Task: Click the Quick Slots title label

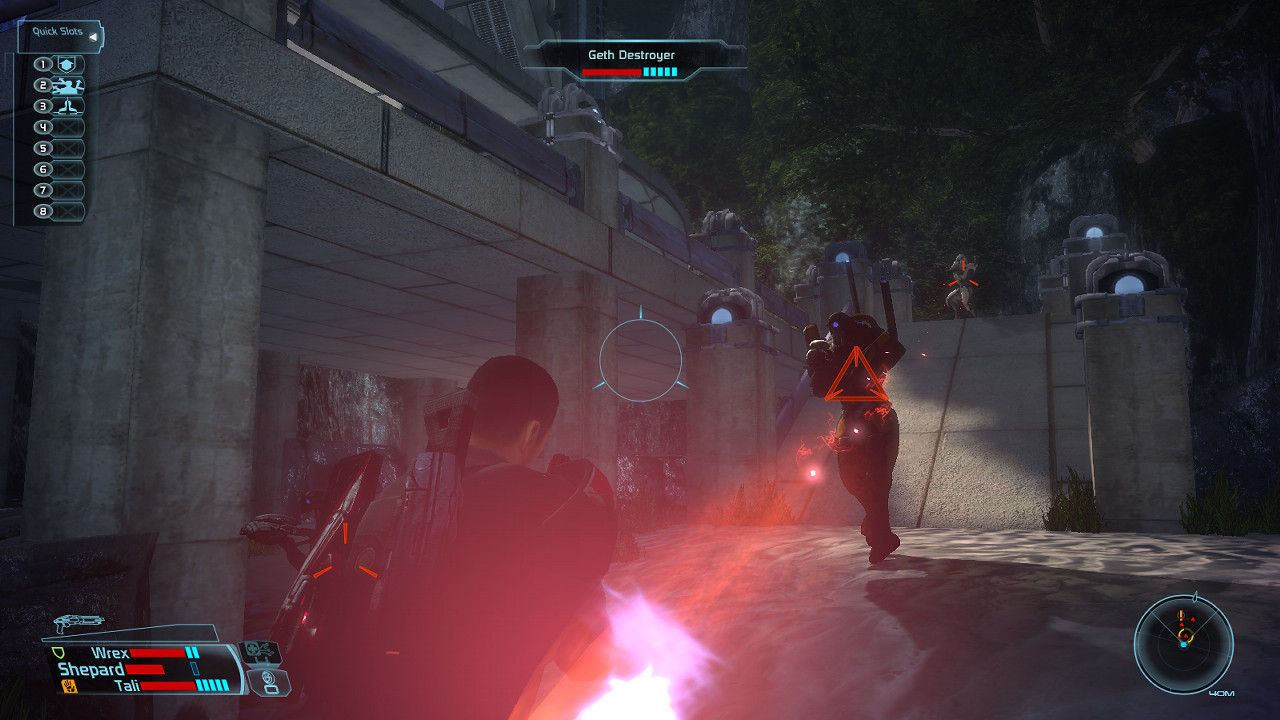Action: click(58, 32)
